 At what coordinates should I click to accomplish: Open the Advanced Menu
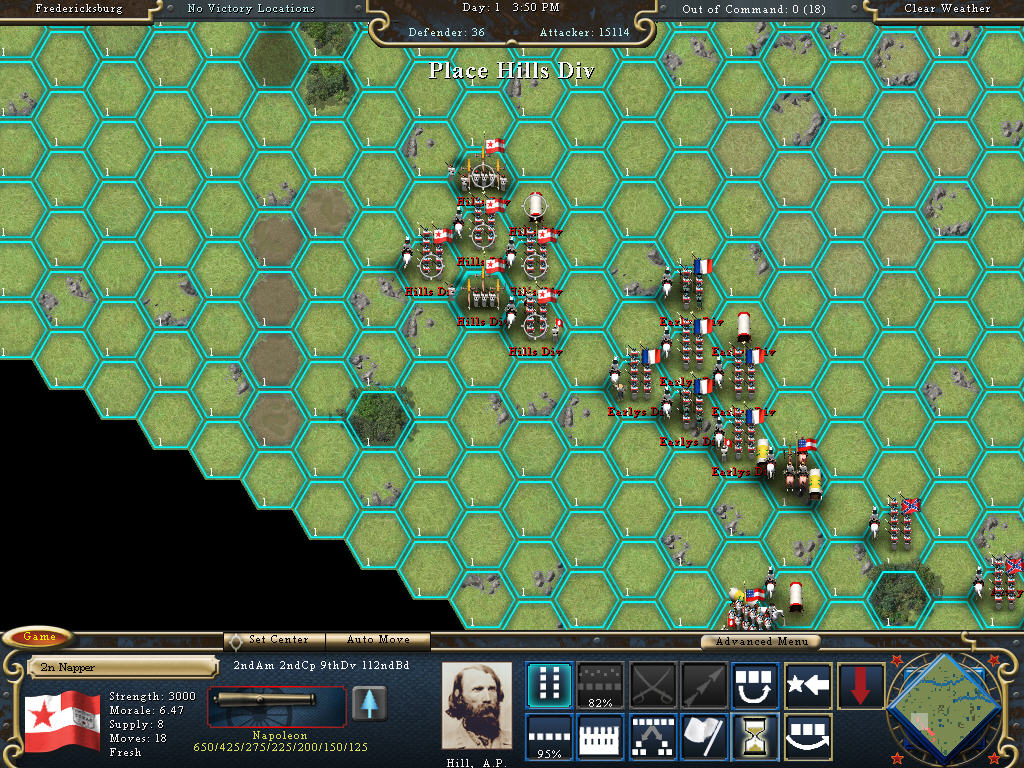click(759, 641)
